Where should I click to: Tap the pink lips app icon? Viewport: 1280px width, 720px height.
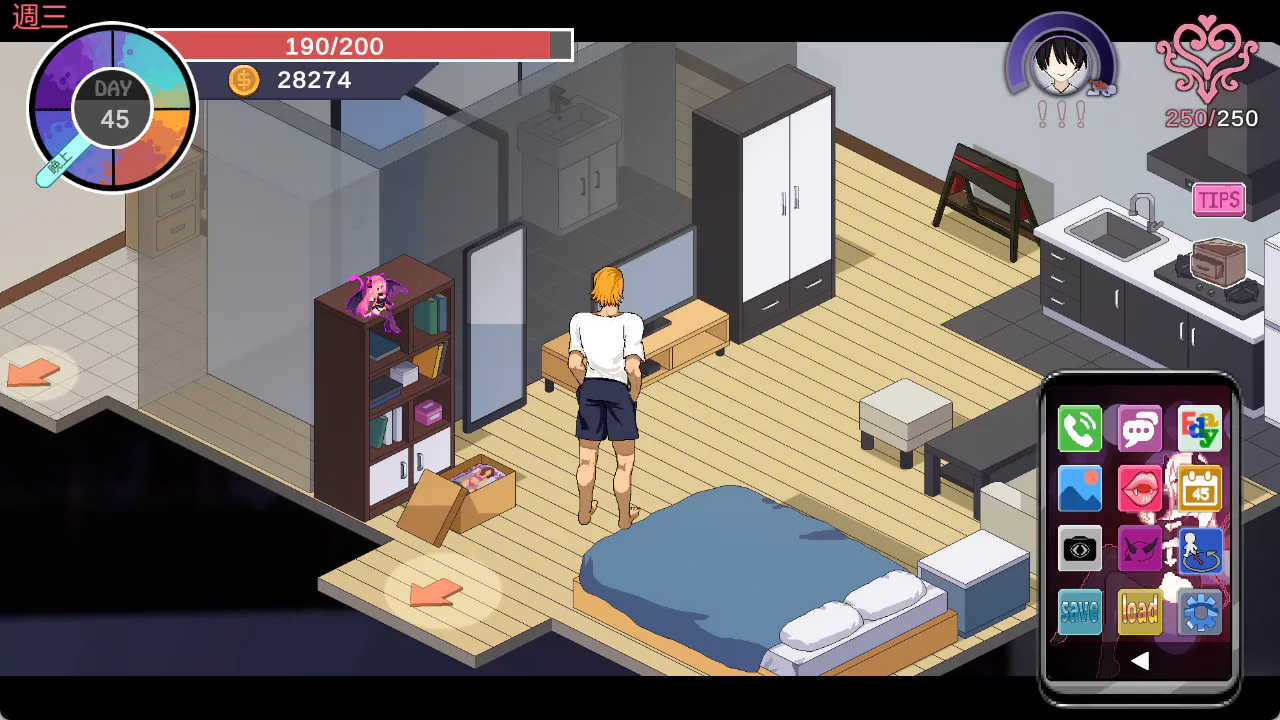[x=1140, y=489]
